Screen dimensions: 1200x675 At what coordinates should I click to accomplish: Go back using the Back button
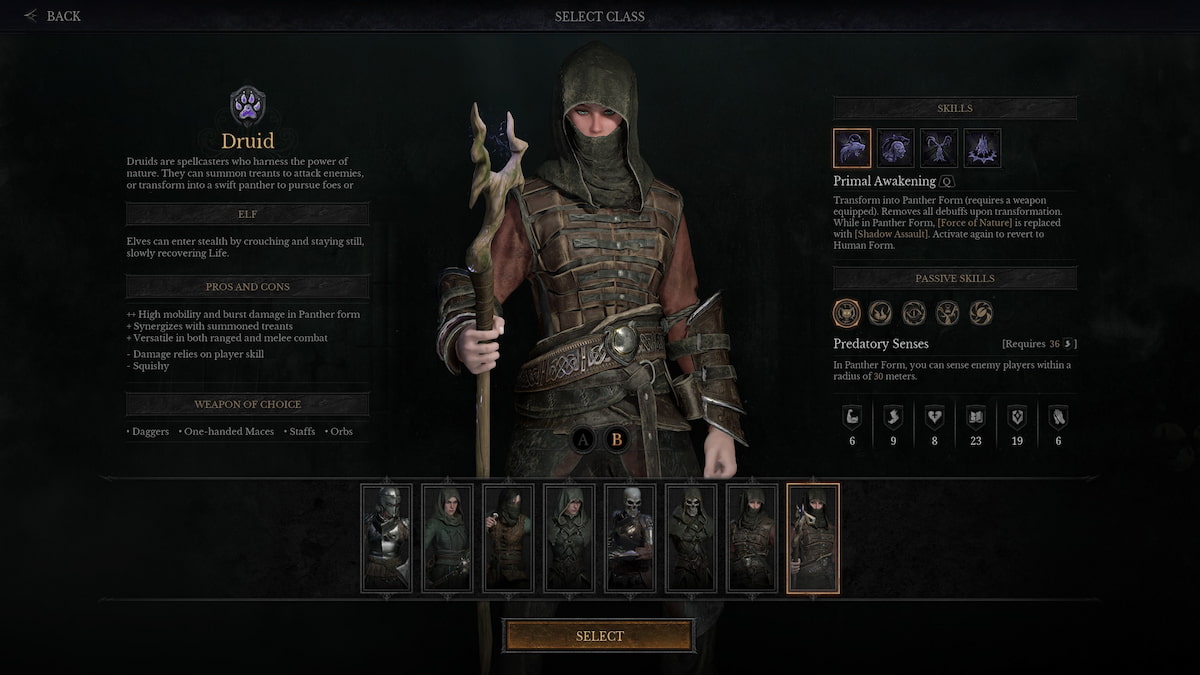tap(53, 16)
